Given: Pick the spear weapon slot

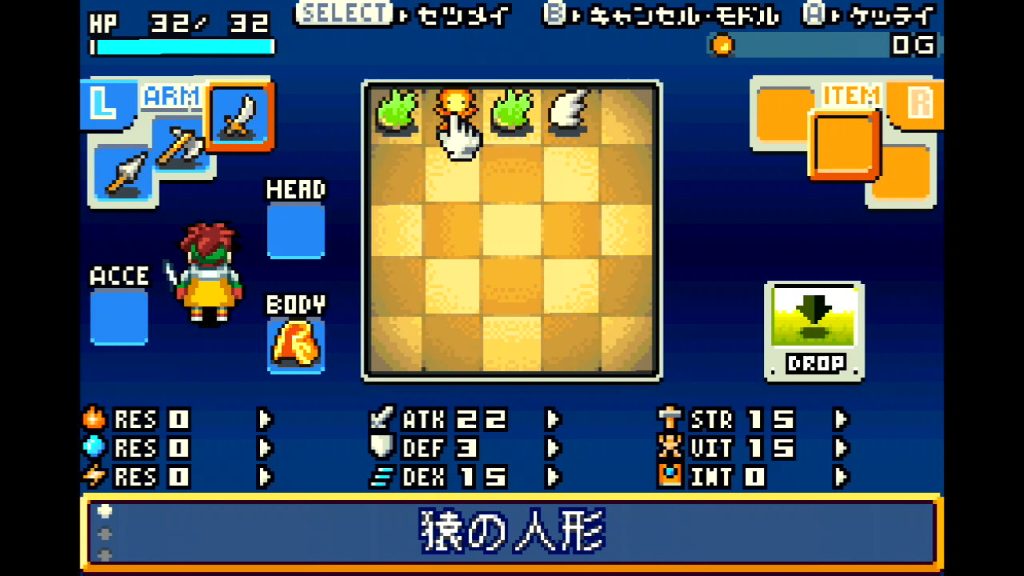Looking at the screenshot, I should coord(124,173).
